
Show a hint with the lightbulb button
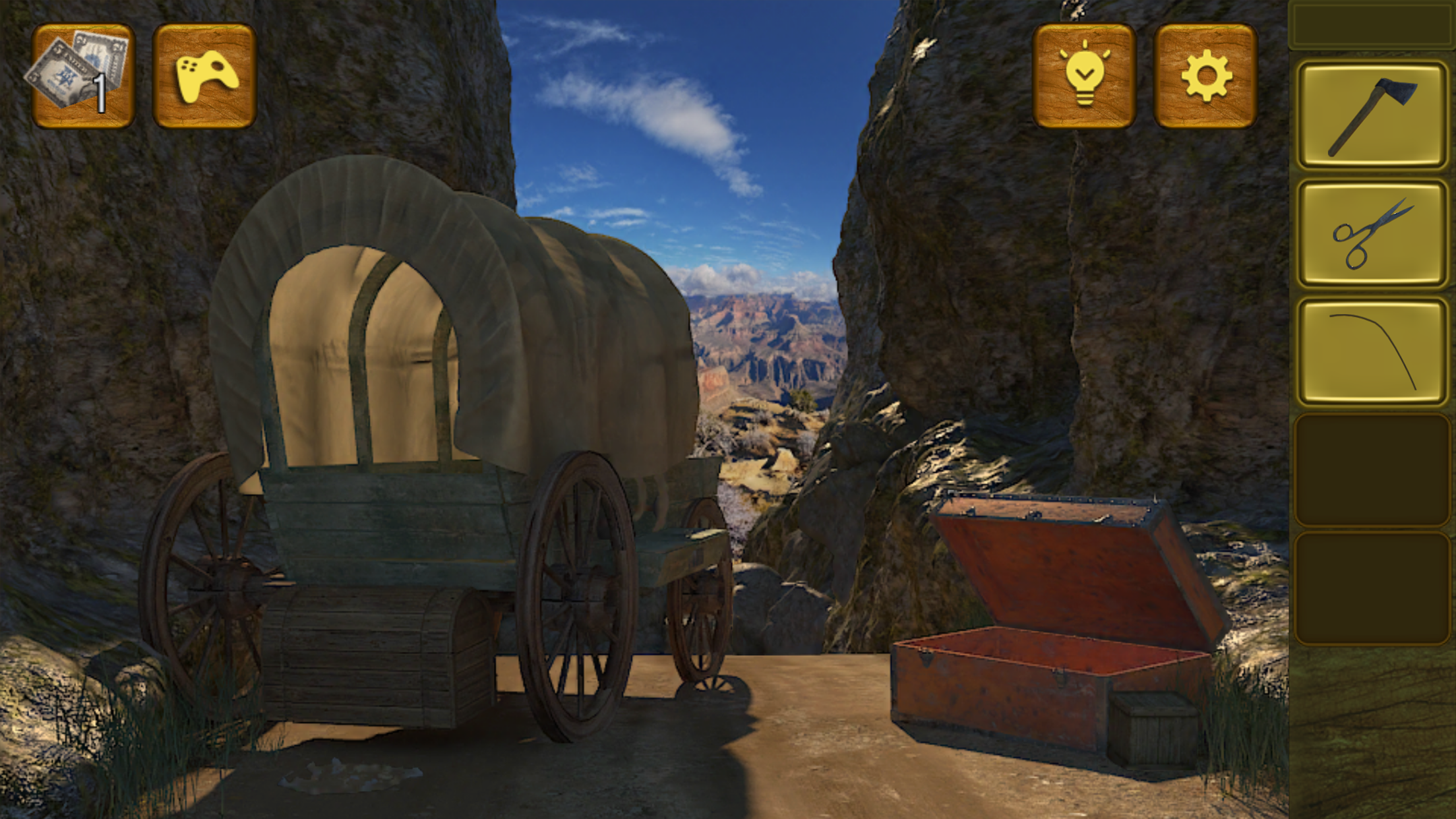coord(1083,76)
